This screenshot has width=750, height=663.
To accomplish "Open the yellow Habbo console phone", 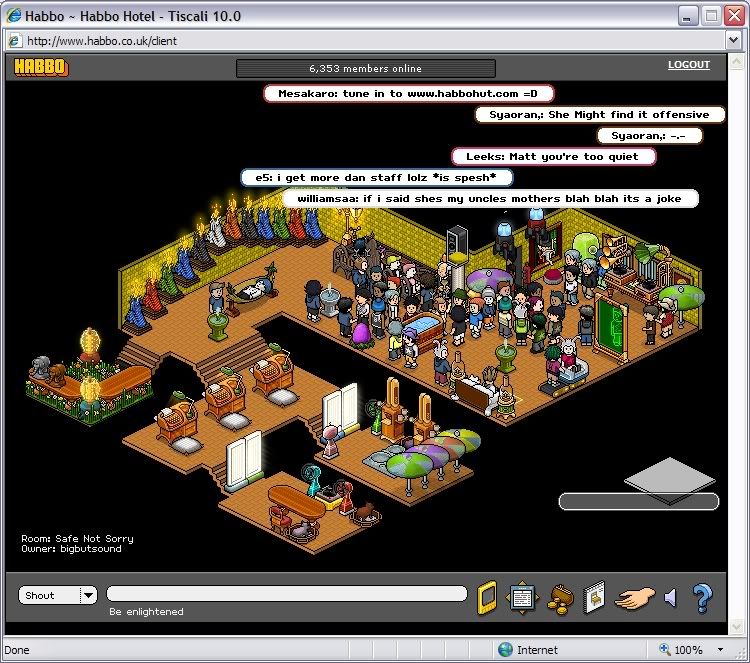I will [x=487, y=596].
